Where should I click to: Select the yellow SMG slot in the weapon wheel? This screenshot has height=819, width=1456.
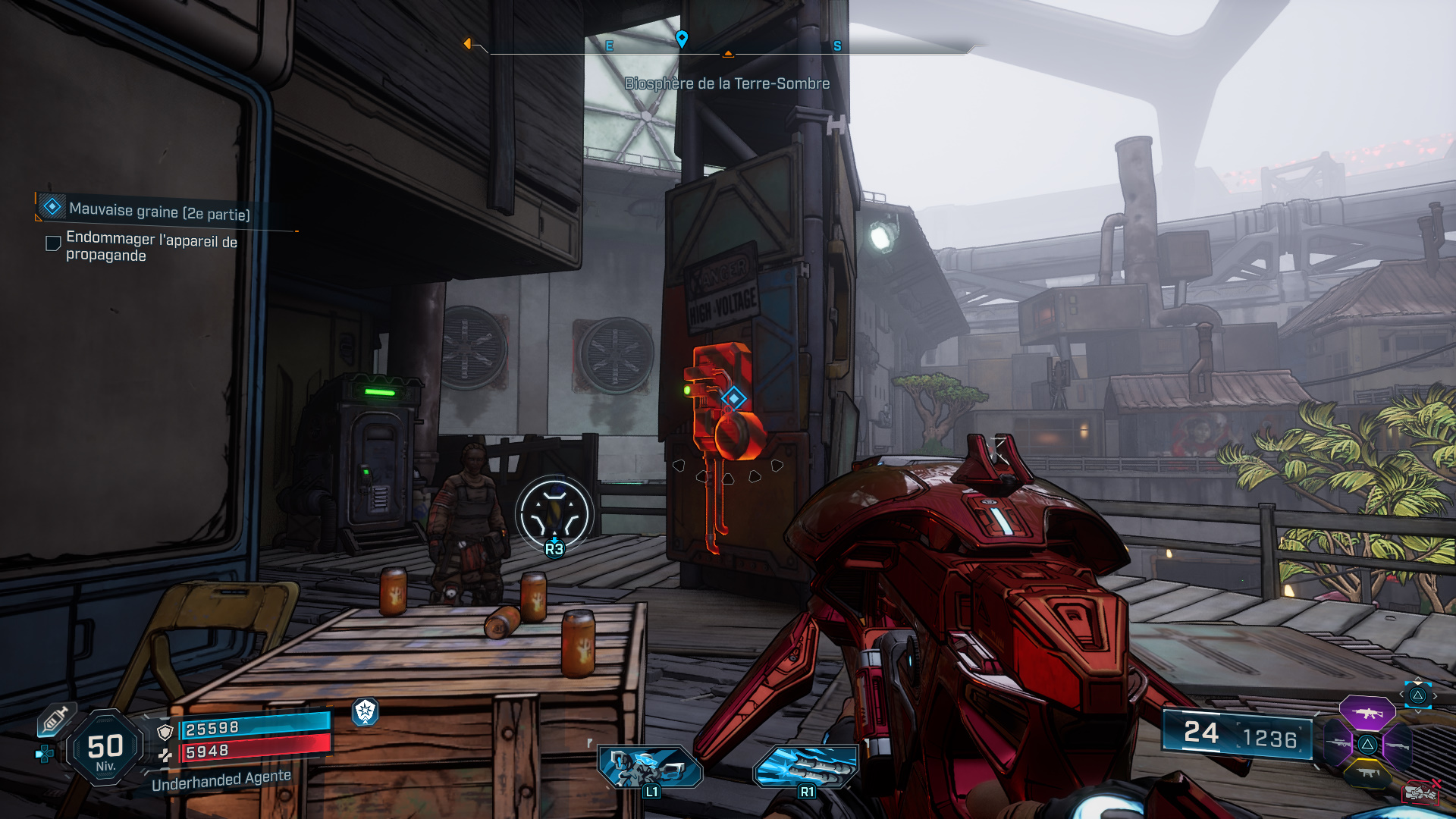tap(1367, 773)
